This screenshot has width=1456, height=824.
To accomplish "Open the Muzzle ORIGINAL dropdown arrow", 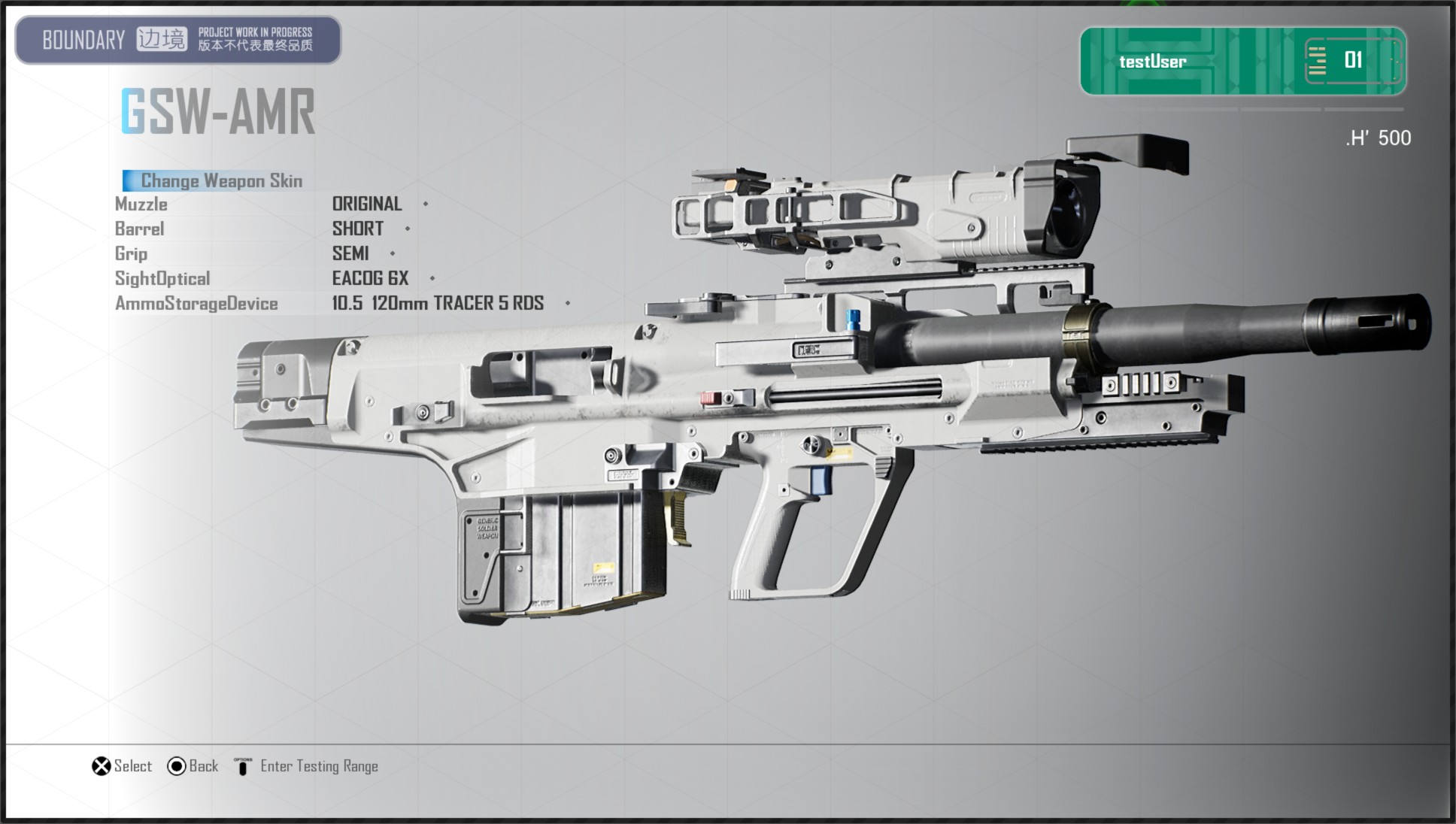I will click(x=424, y=204).
